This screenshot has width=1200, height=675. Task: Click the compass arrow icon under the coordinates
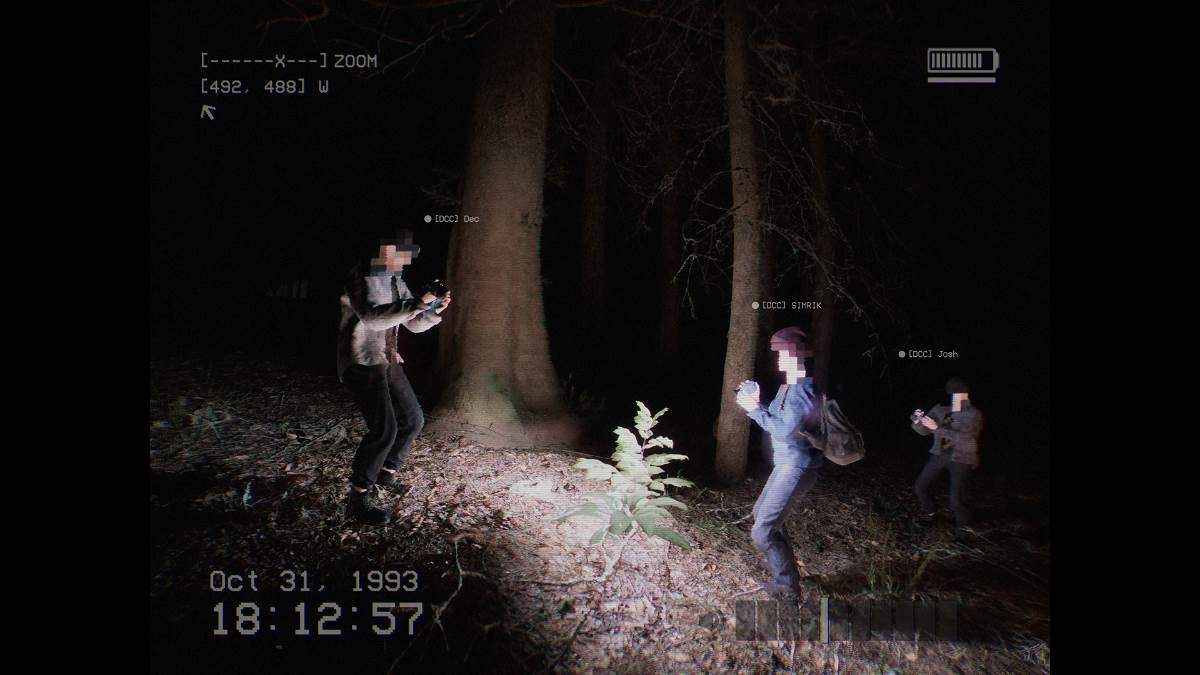tap(208, 111)
